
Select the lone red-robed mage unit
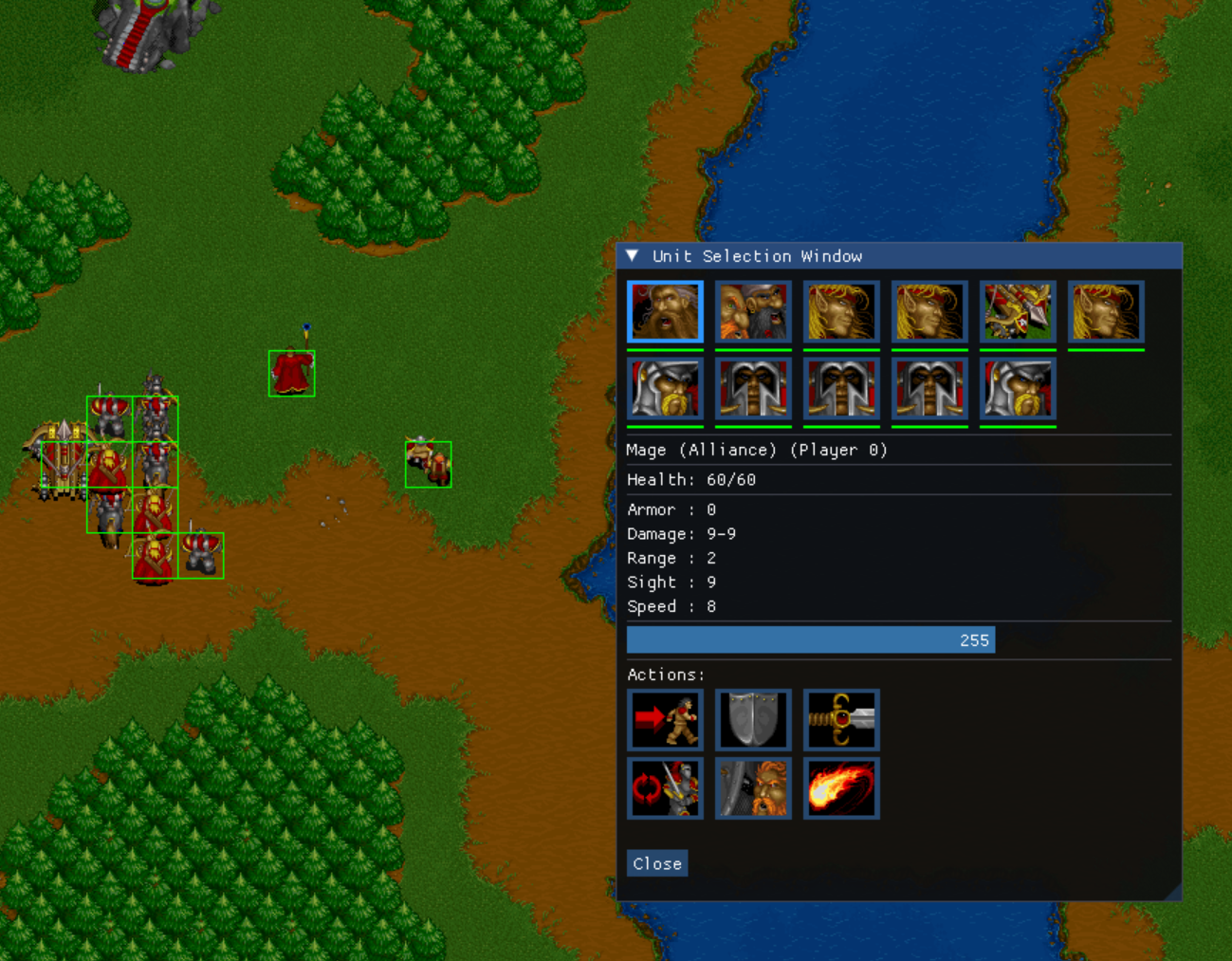click(291, 372)
